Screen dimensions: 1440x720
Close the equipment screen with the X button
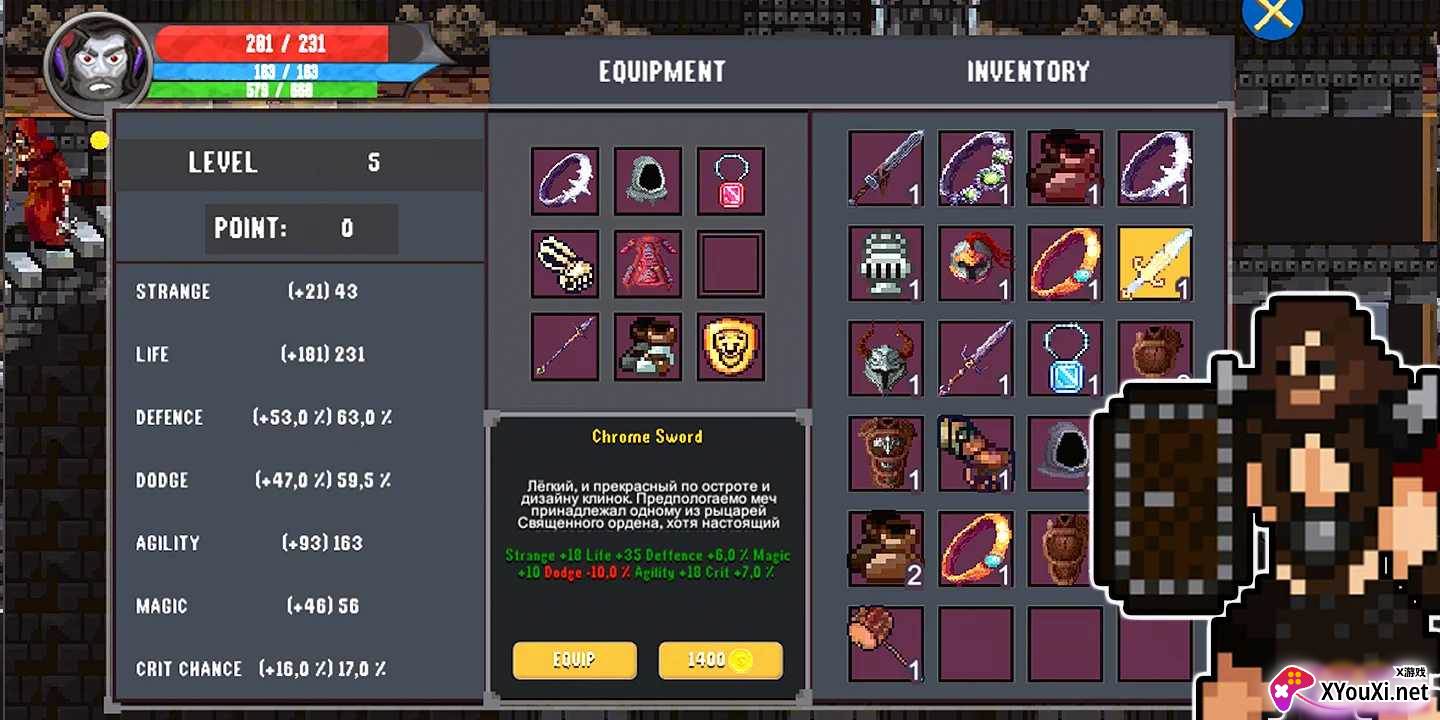[1272, 15]
